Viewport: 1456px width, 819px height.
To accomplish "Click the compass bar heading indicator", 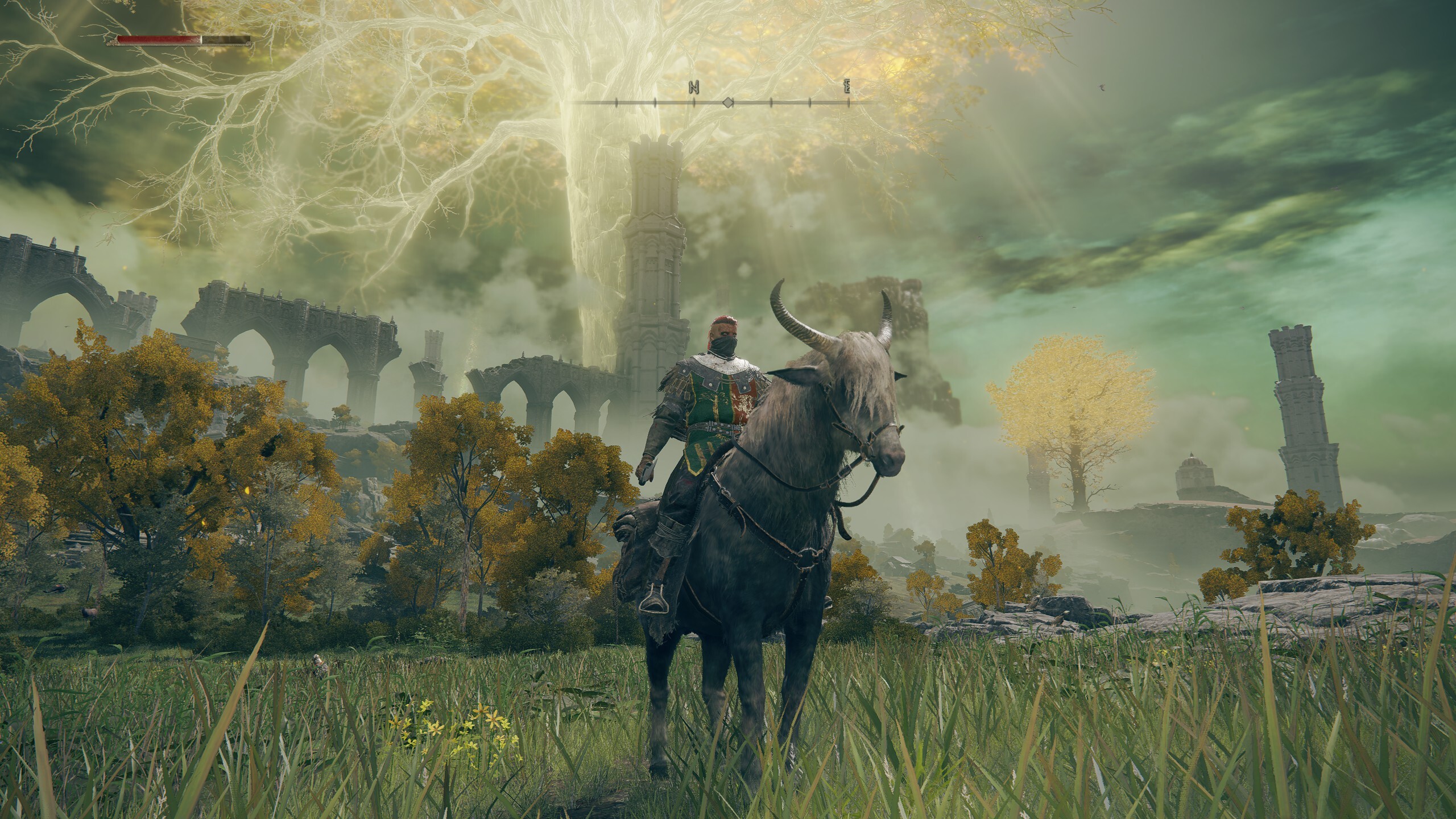I will (x=727, y=103).
